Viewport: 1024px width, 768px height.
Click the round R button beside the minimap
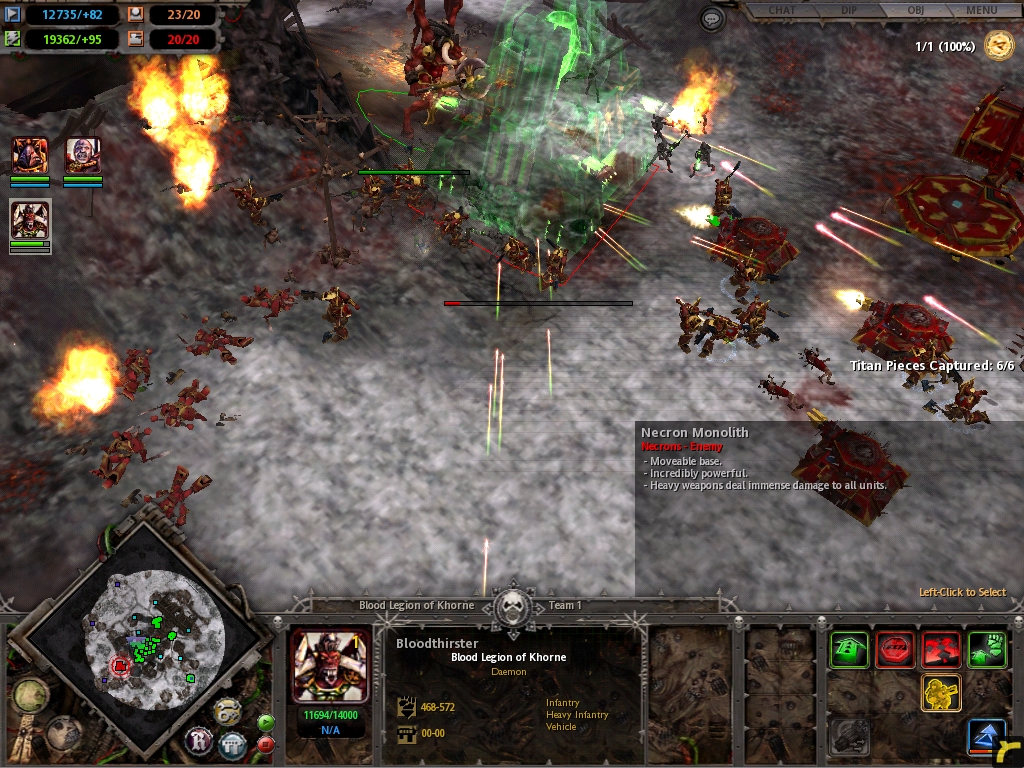[198, 740]
